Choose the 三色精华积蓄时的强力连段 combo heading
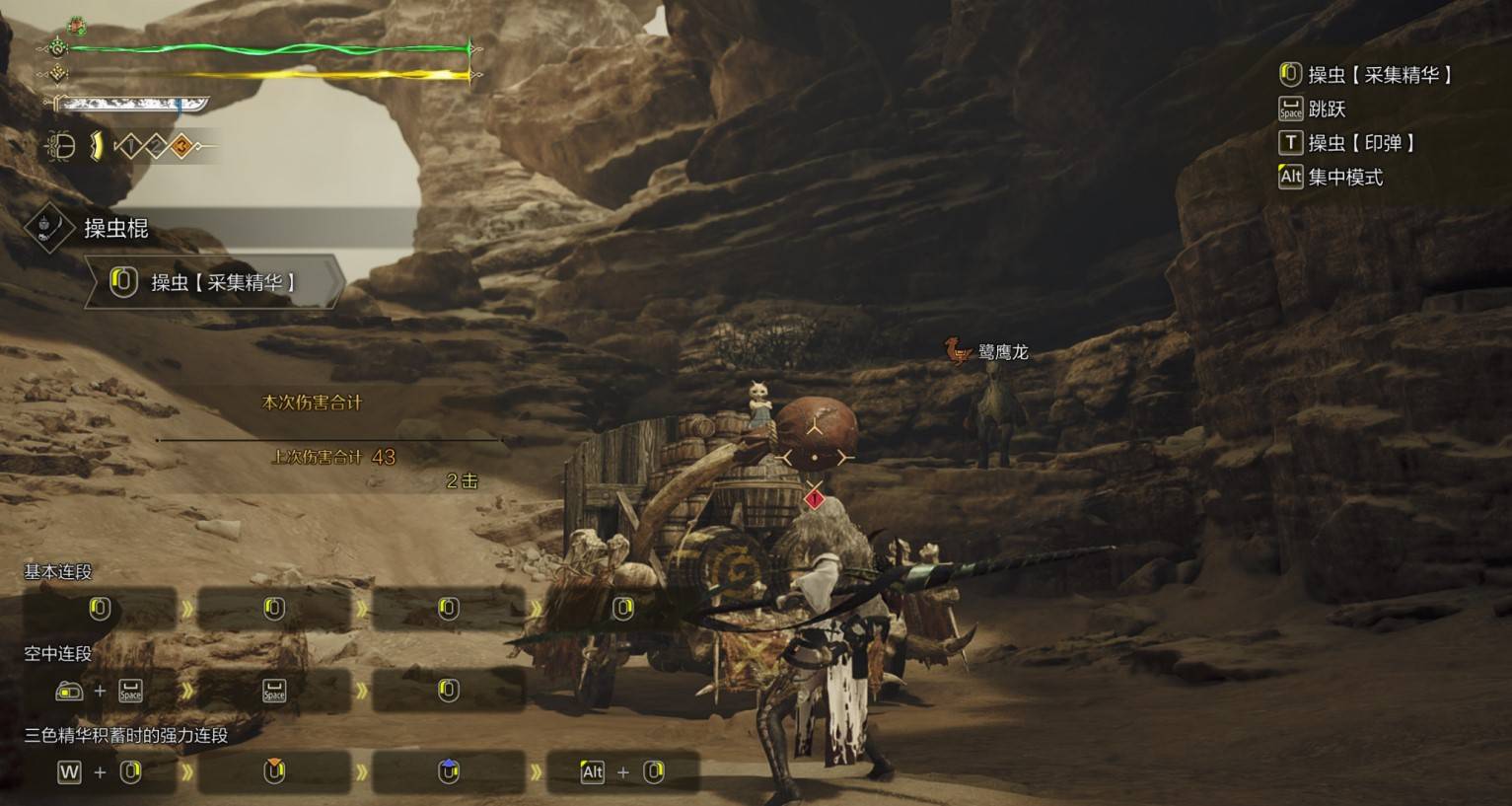This screenshot has width=1512, height=806. [x=126, y=736]
